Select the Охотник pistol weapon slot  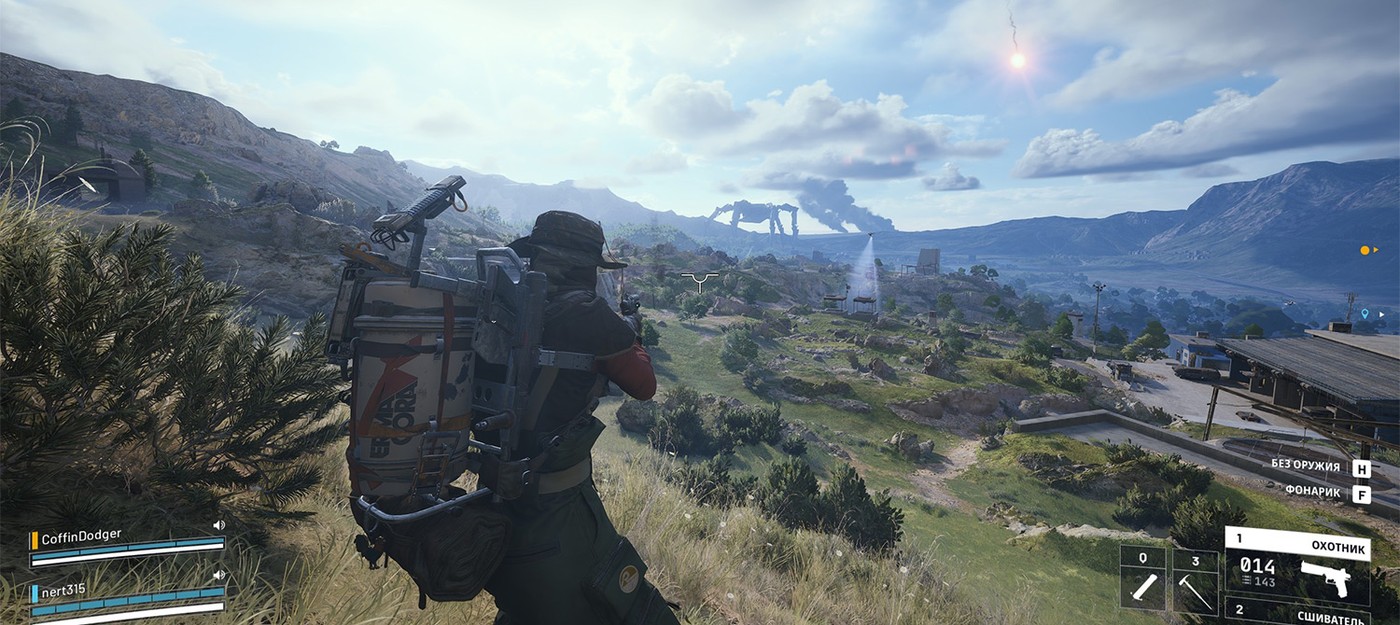tap(1297, 566)
